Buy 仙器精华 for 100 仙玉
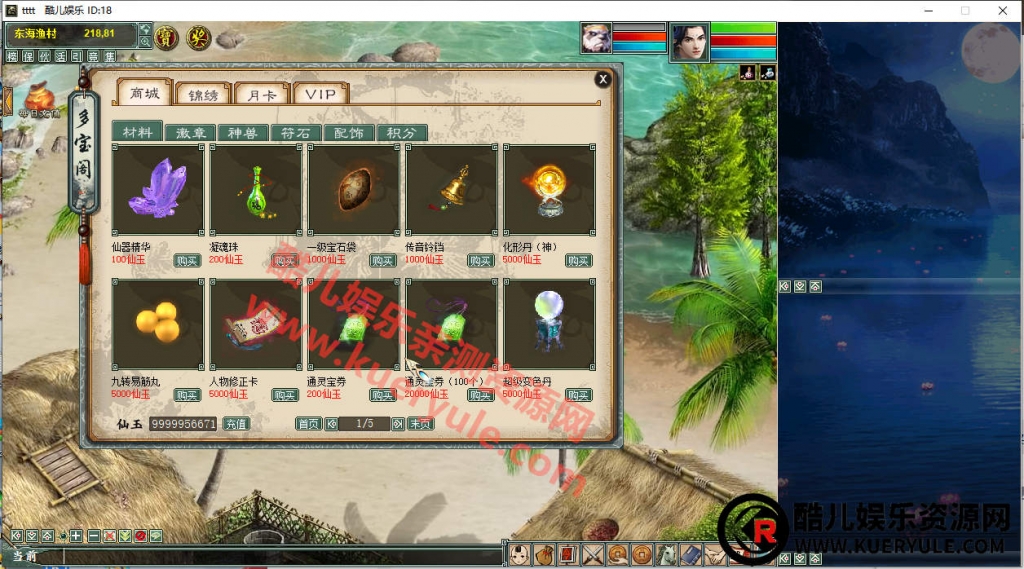Screen dimensions: 1024x569 pos(187,260)
